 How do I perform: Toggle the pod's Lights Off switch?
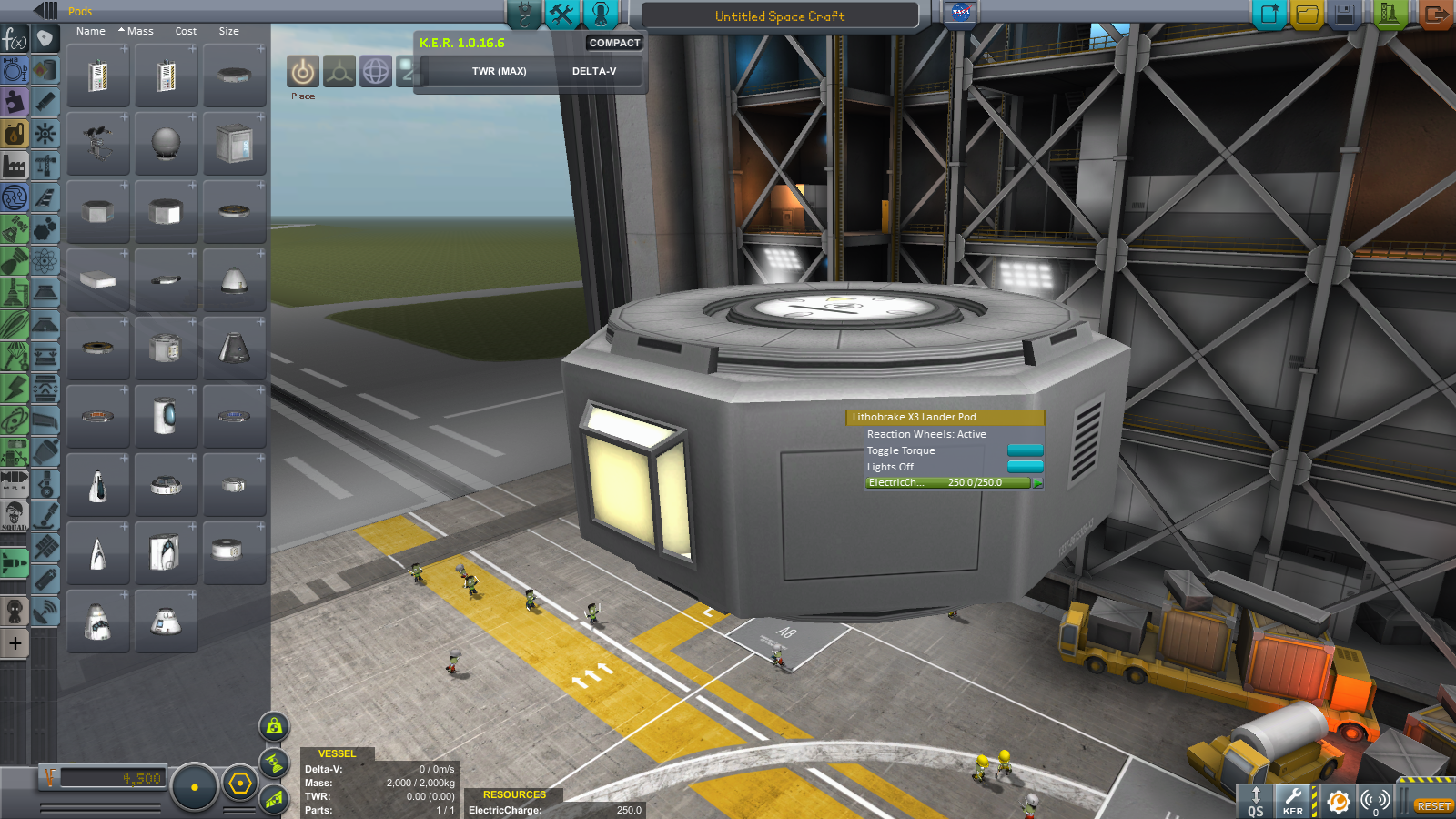pos(1025,467)
